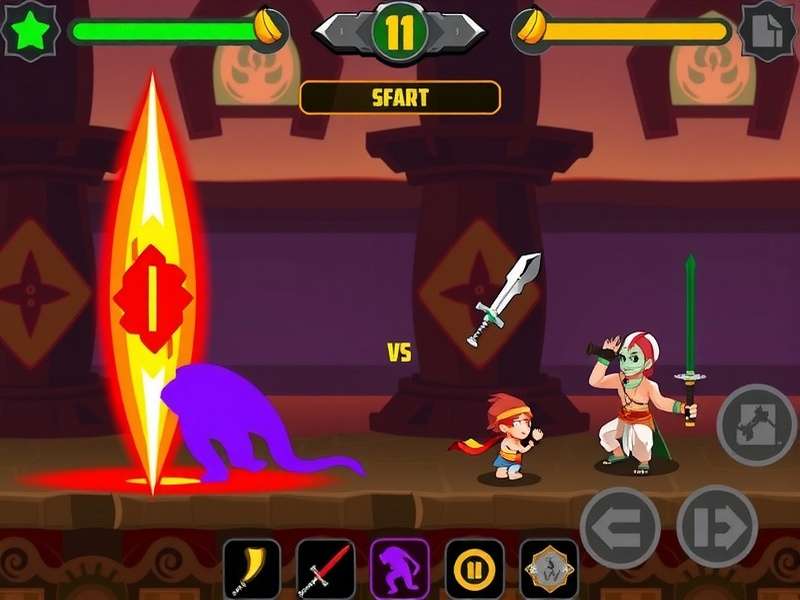
Task: Select the silver emblem badge slot
Action: (x=549, y=569)
